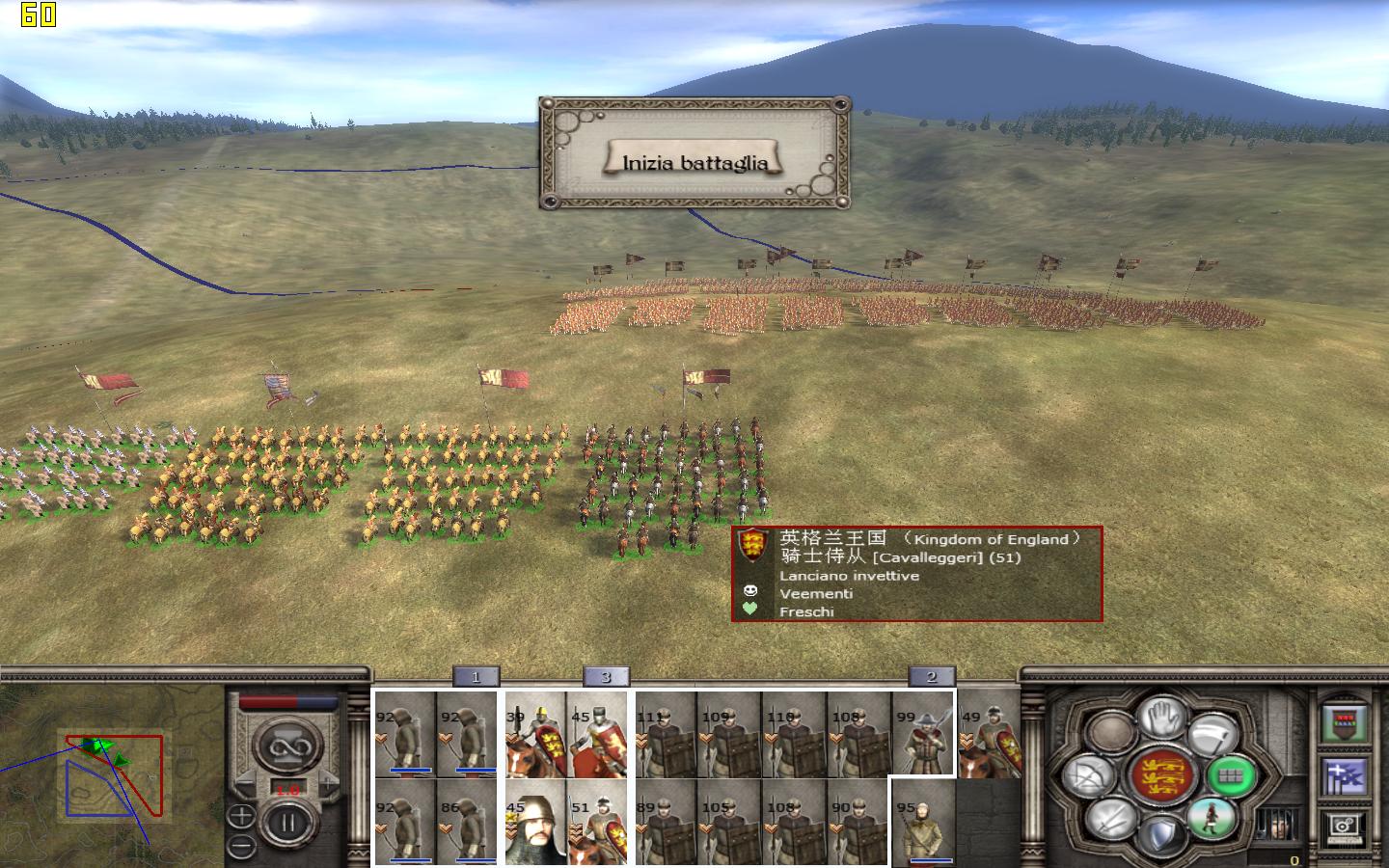This screenshot has width=1389, height=868.
Task: Zoom in the minimap with plus button
Action: coord(242,818)
